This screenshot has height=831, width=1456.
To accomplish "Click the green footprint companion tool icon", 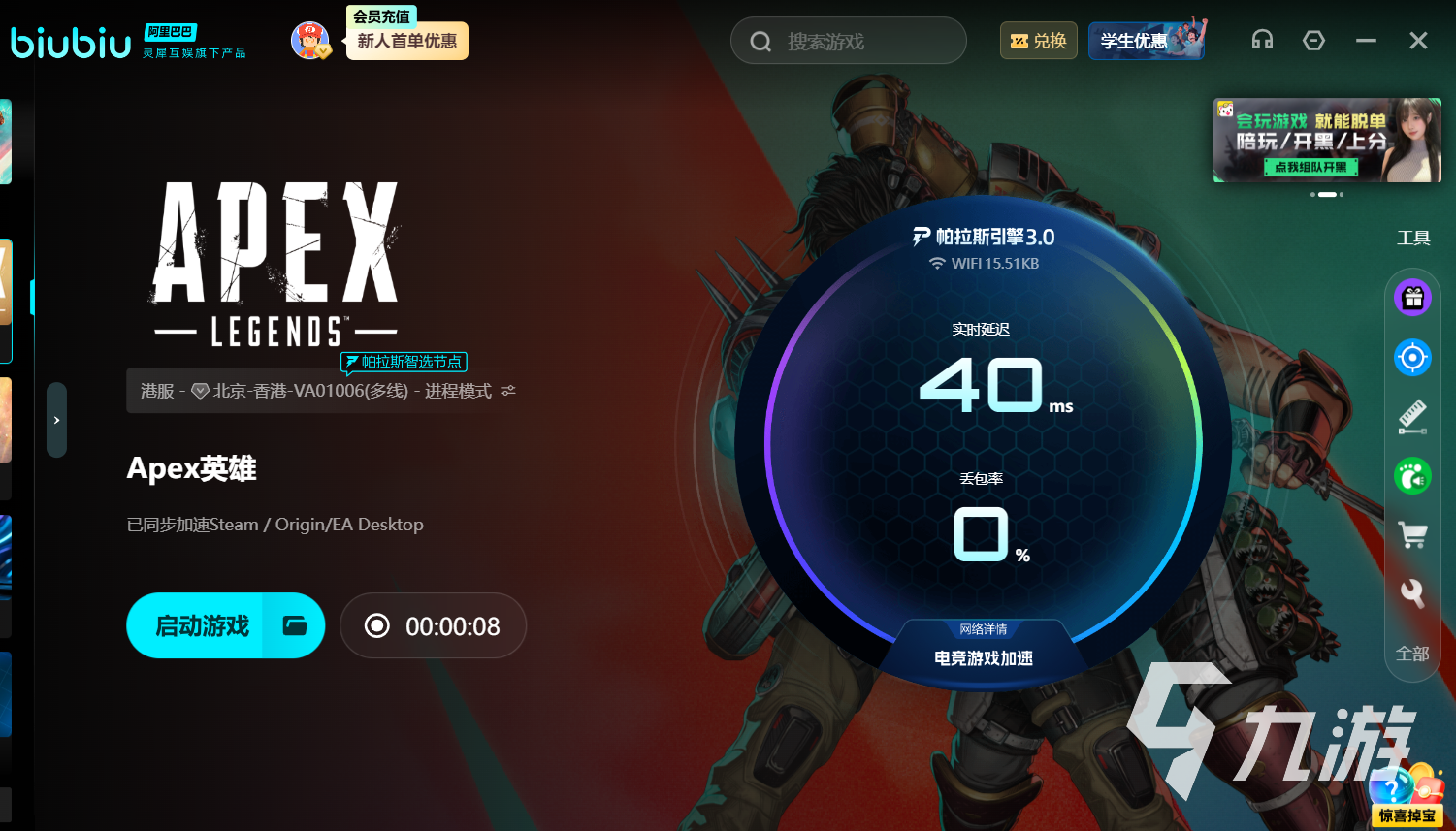I will point(1412,475).
